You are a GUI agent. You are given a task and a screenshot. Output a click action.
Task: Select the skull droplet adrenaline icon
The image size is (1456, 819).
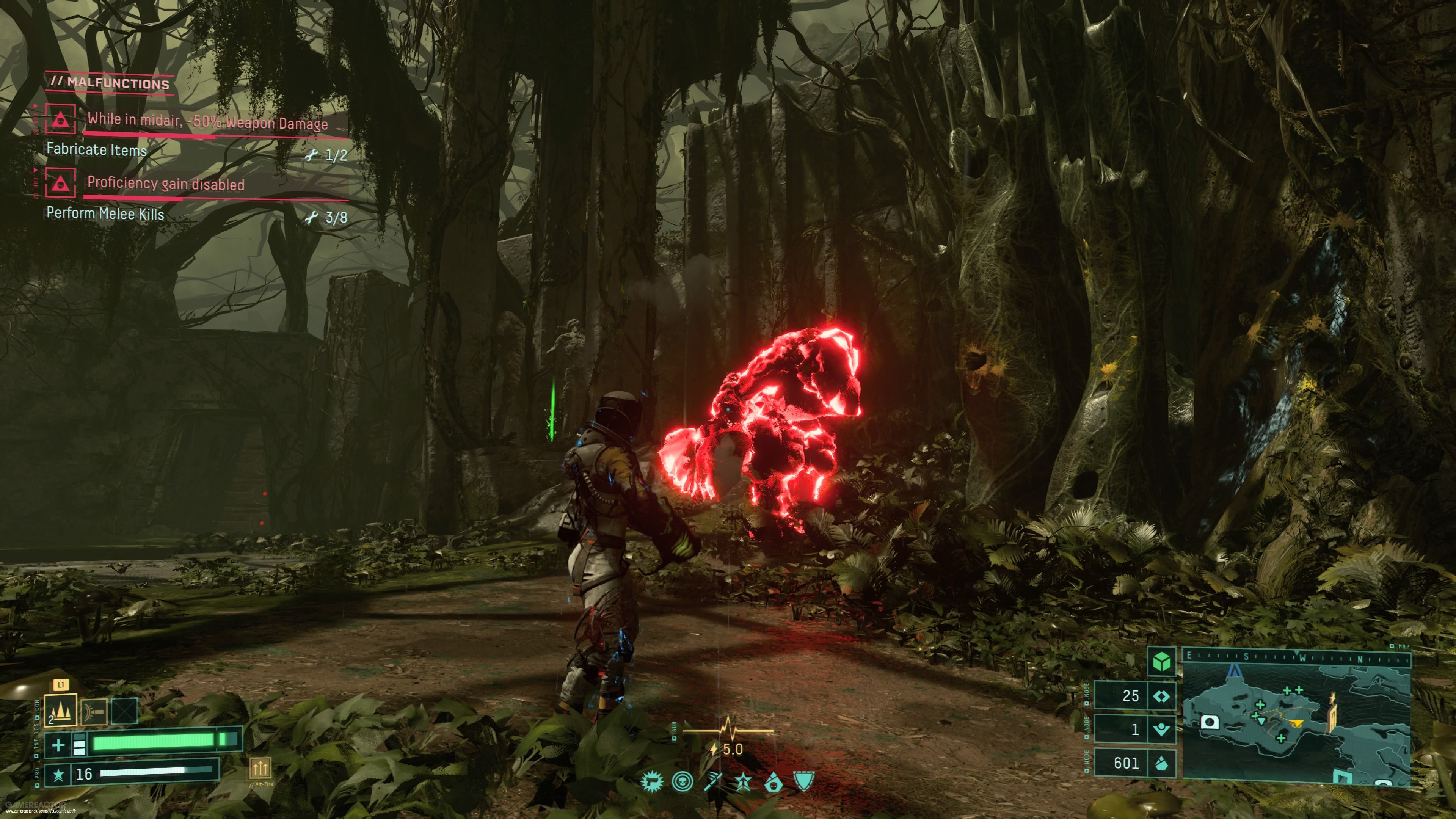774,783
